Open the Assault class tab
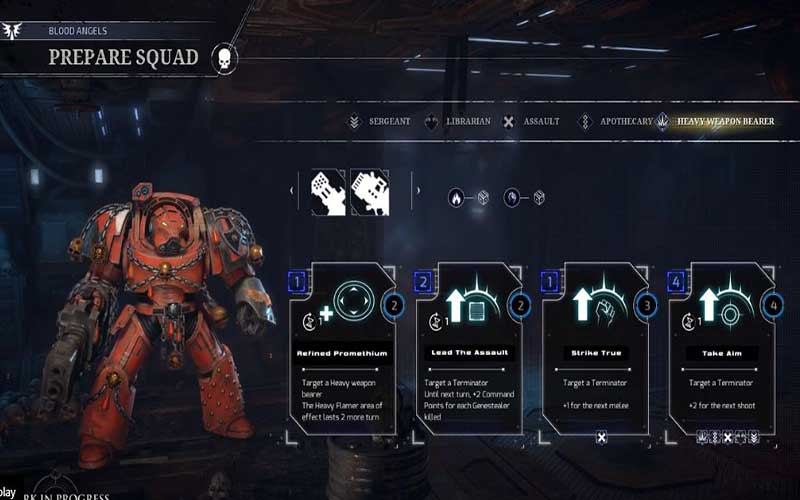Screen dimensions: 800x500 coord(530,122)
